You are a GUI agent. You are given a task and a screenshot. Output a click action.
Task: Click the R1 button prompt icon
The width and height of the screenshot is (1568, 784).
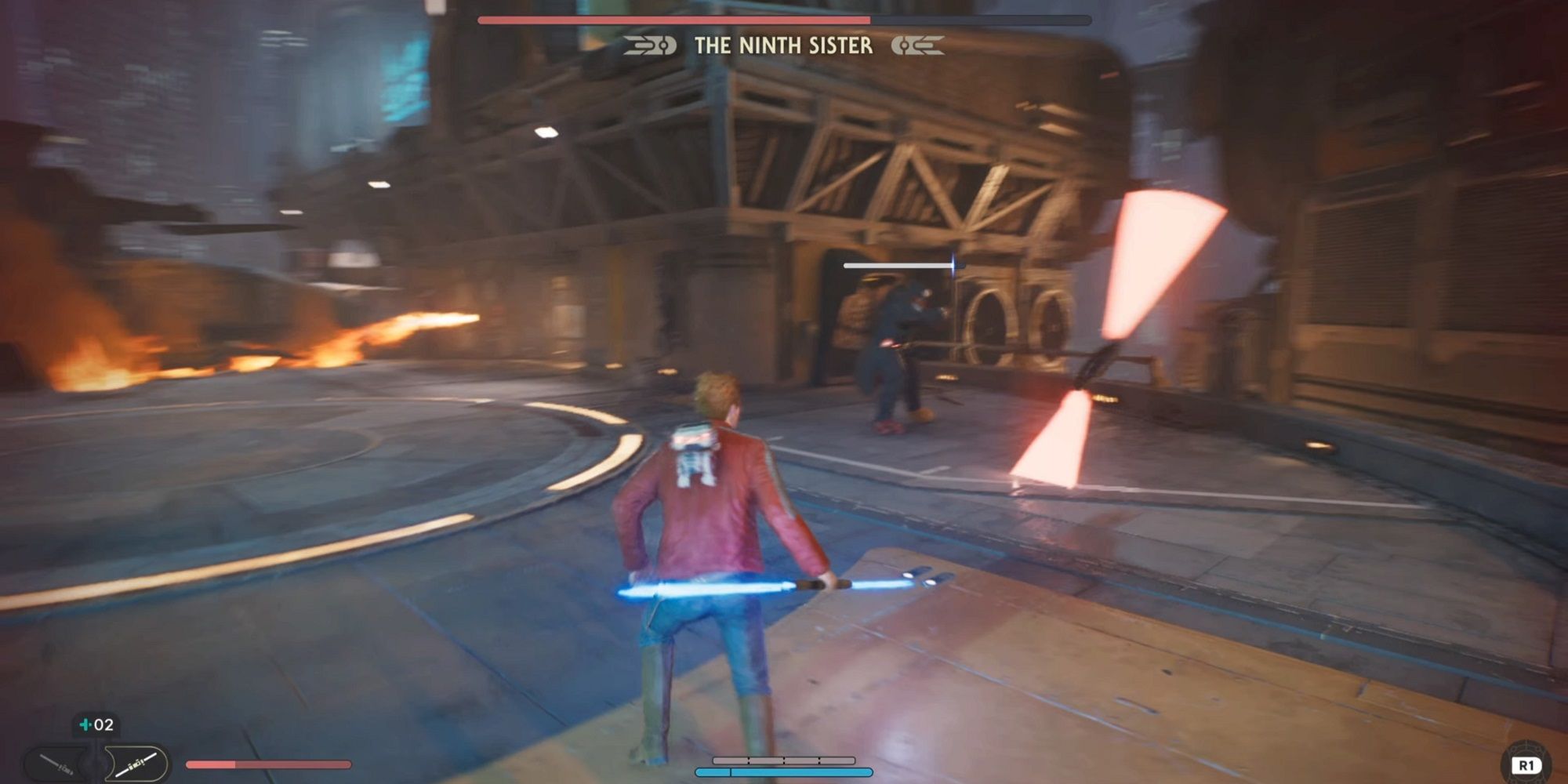pyautogui.click(x=1527, y=764)
